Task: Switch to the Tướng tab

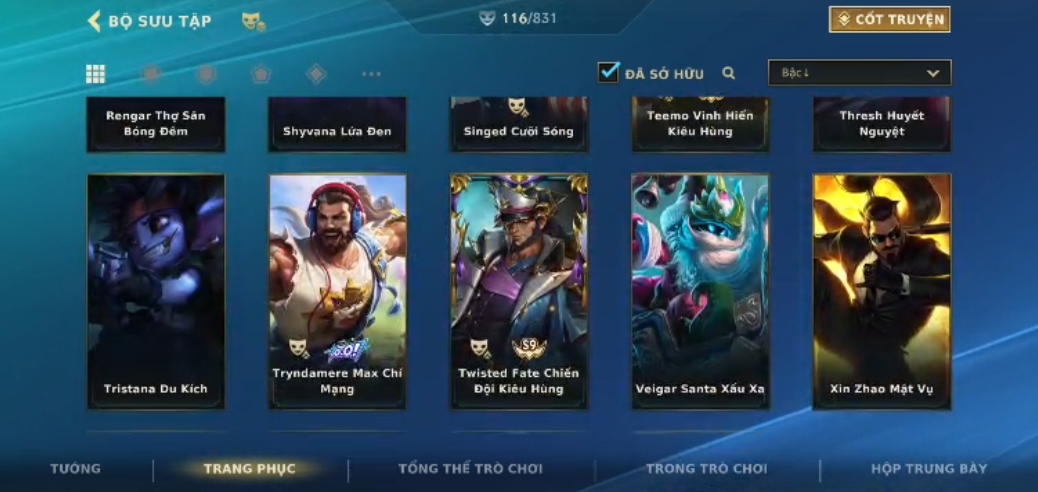Action: (x=76, y=469)
